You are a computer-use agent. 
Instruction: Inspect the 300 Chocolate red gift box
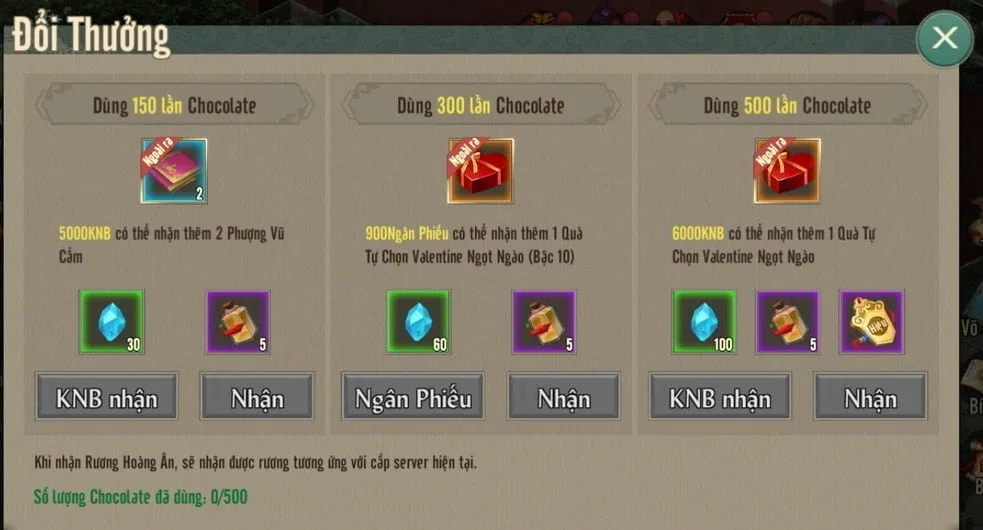480,171
